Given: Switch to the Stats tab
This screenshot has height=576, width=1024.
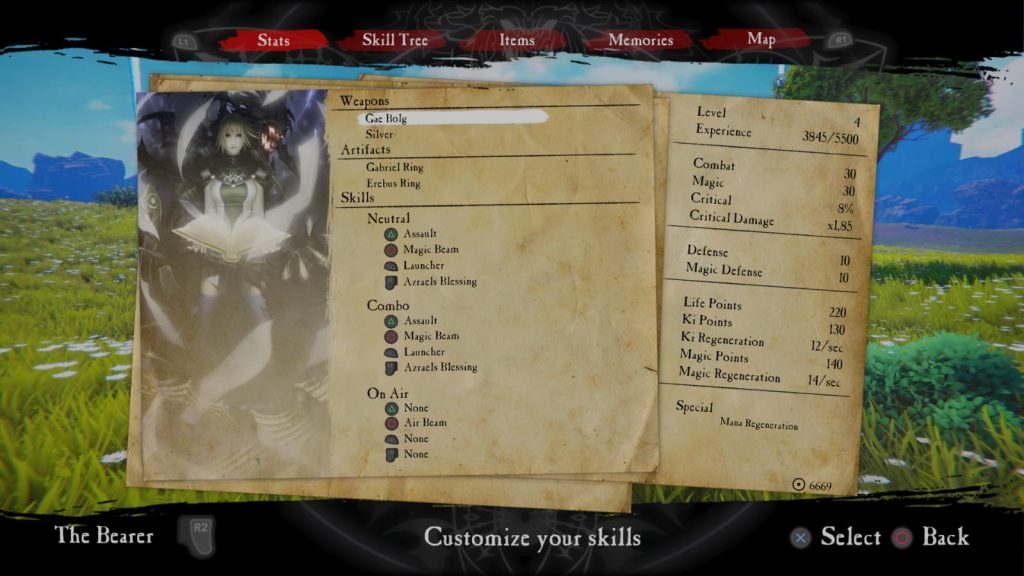Looking at the screenshot, I should pos(274,41).
